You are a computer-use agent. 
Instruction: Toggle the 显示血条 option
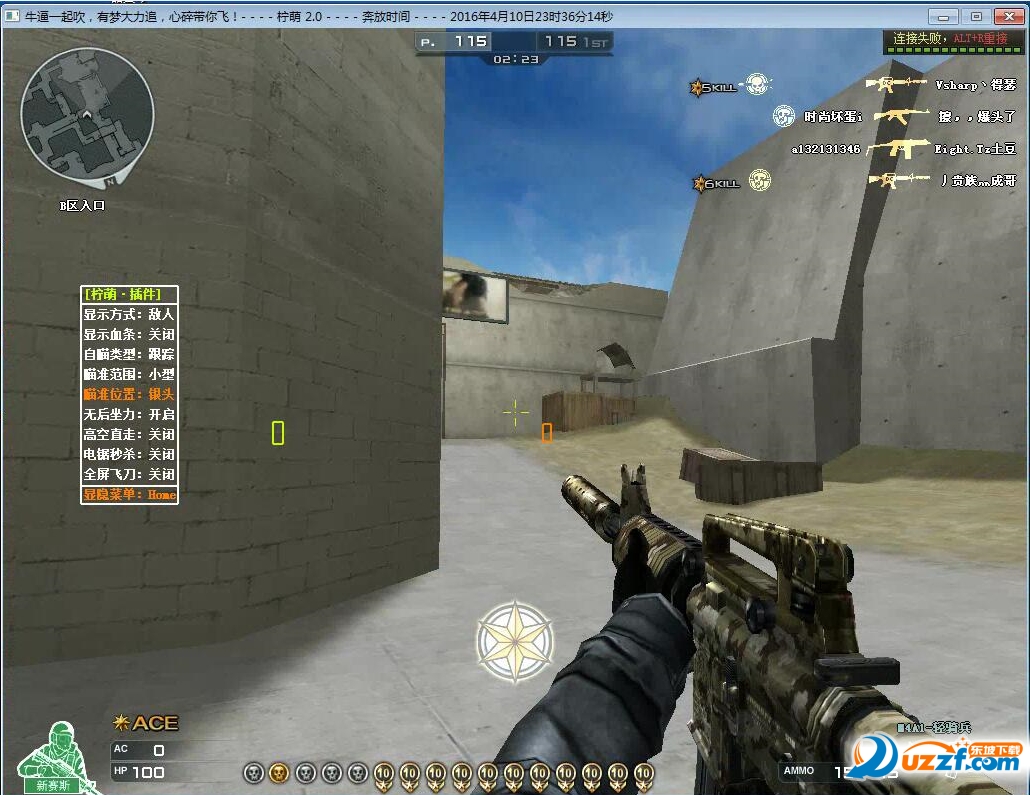[x=129, y=334]
